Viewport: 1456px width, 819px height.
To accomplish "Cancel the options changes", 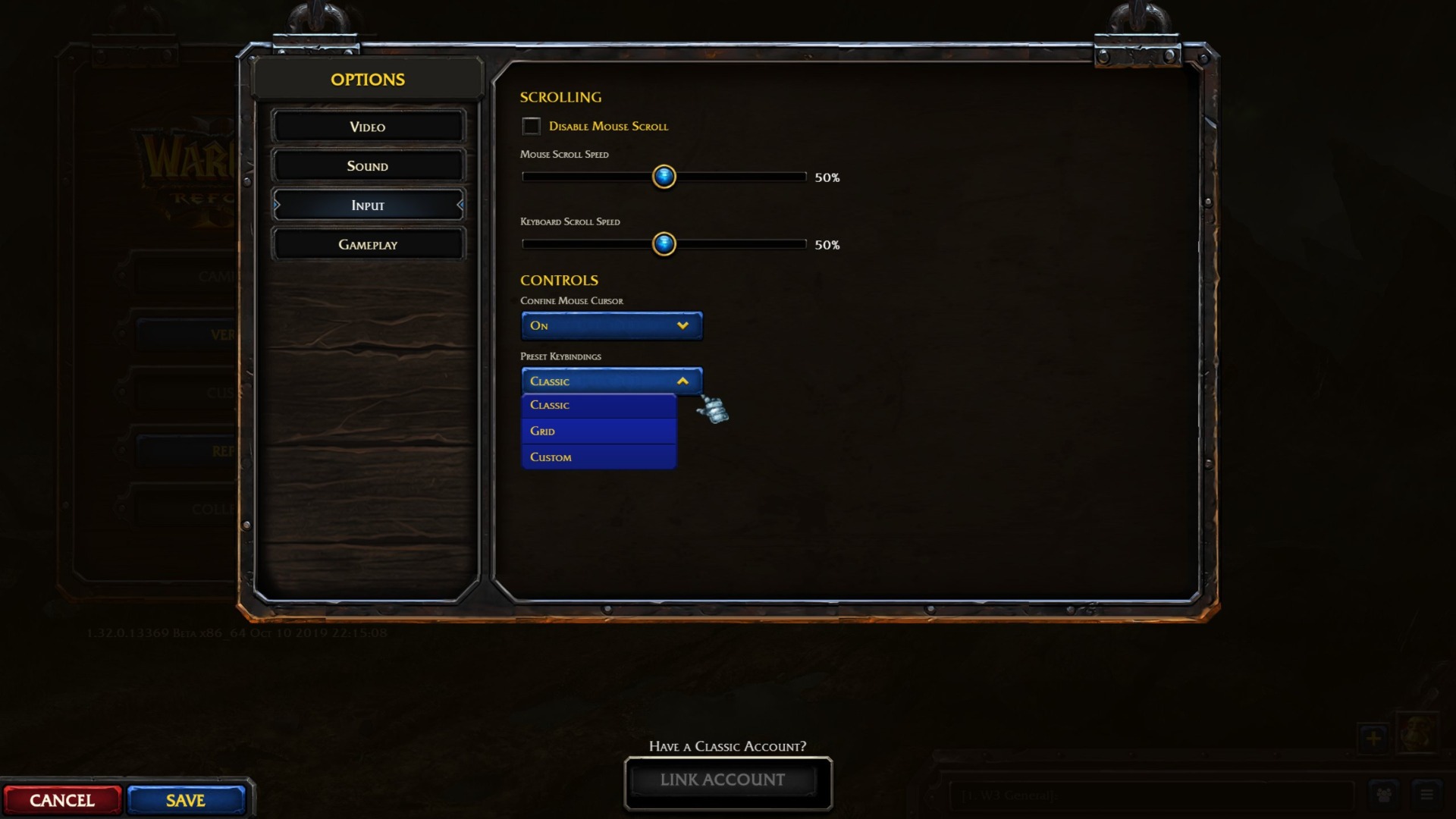I will (x=62, y=801).
